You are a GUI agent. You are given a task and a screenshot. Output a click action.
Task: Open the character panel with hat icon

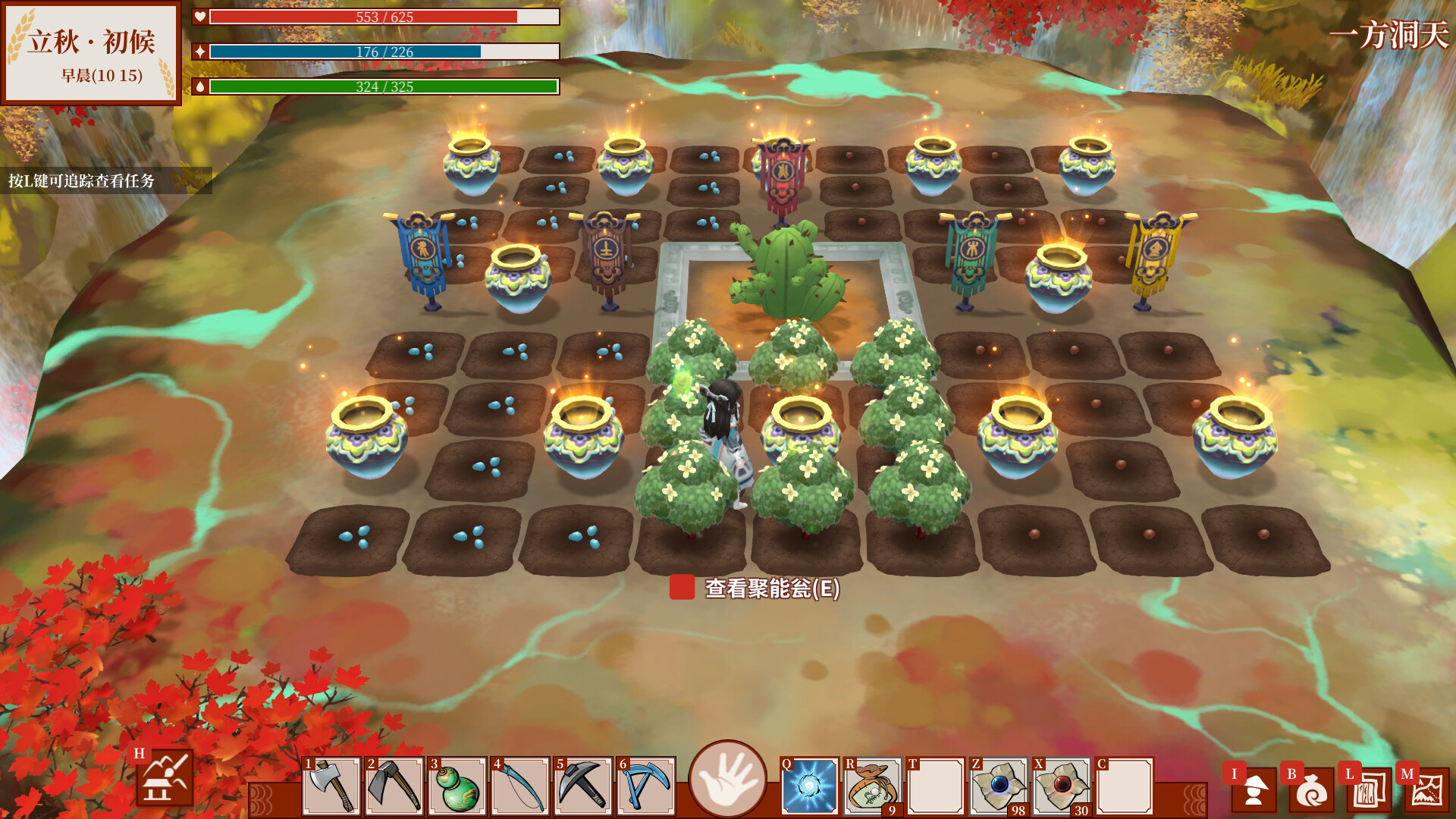pyautogui.click(x=1254, y=789)
